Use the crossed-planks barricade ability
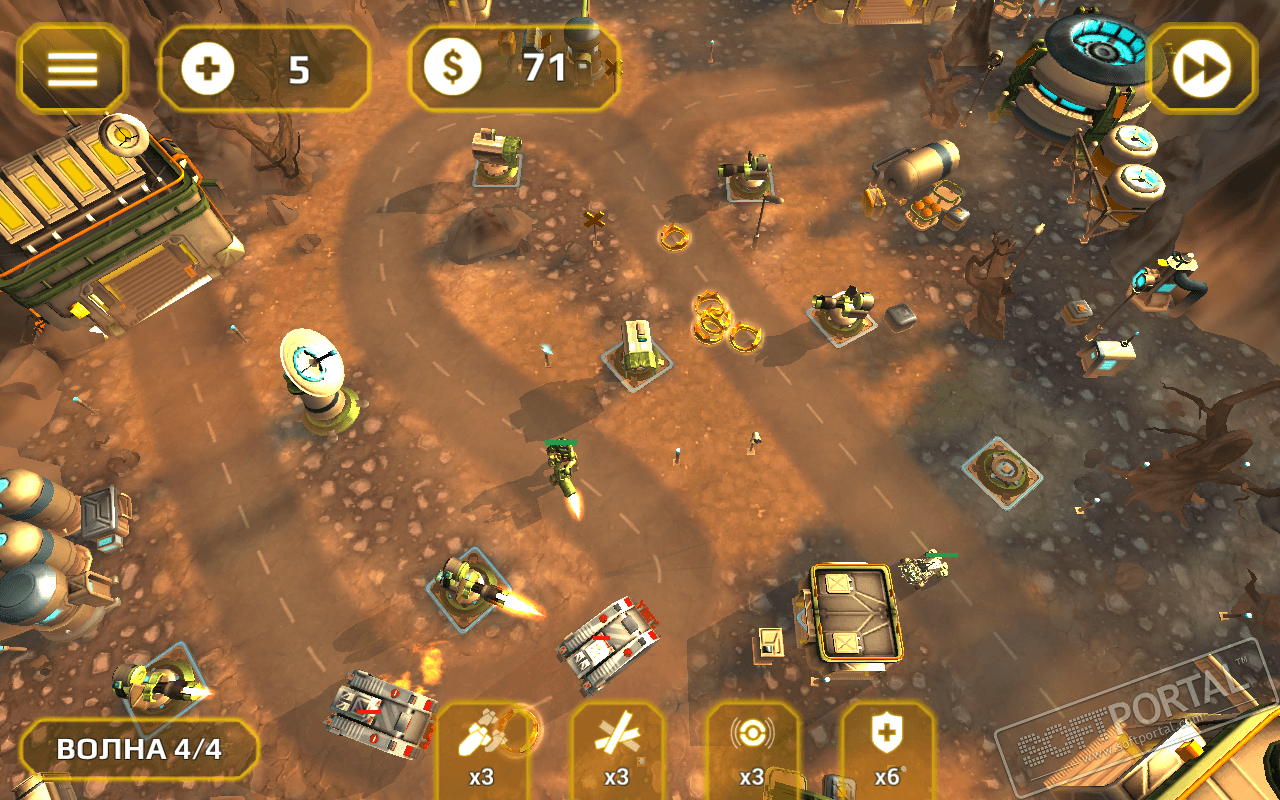1280x800 pixels. [x=617, y=748]
